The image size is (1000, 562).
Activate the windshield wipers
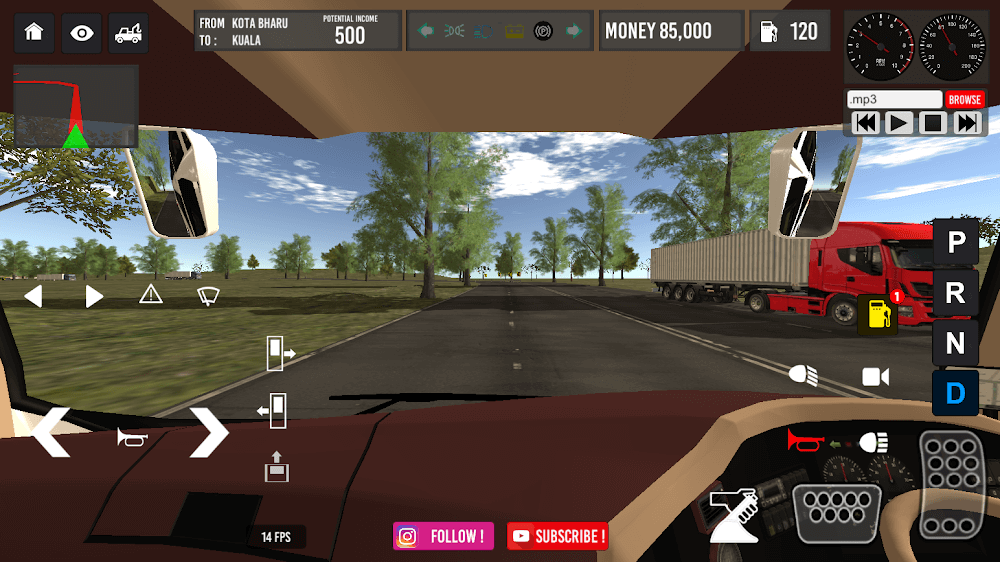click(208, 294)
